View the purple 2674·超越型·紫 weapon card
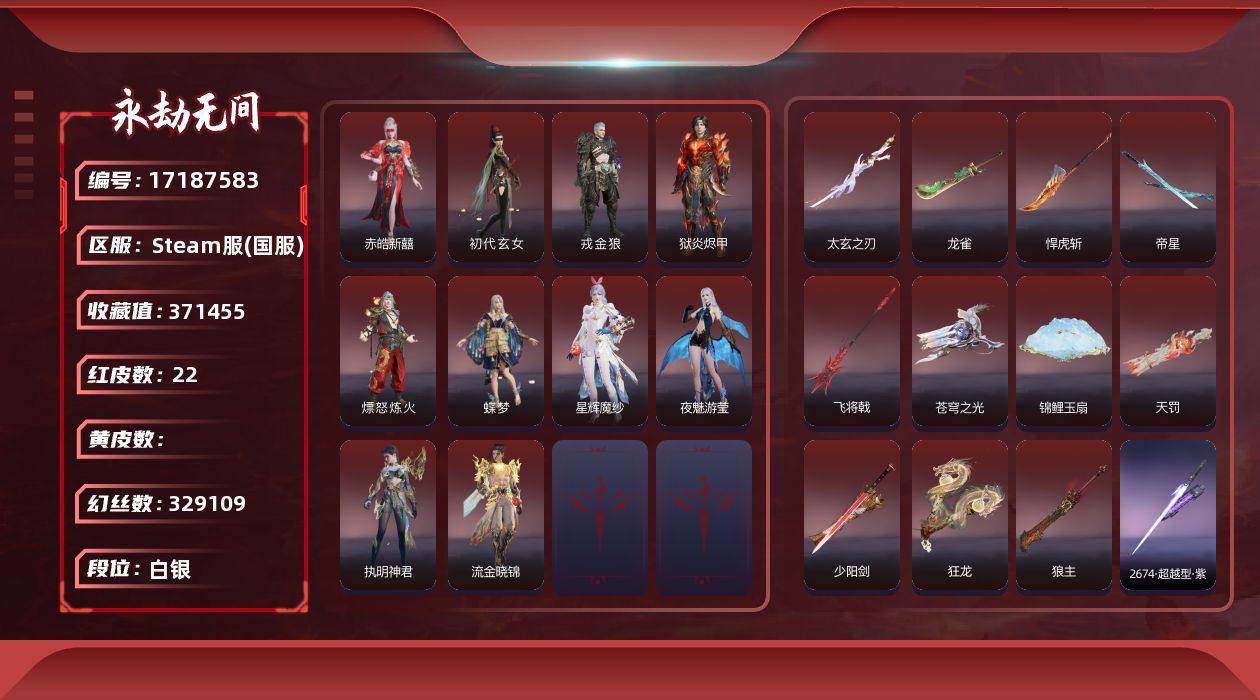The height and width of the screenshot is (700, 1260). click(1168, 515)
